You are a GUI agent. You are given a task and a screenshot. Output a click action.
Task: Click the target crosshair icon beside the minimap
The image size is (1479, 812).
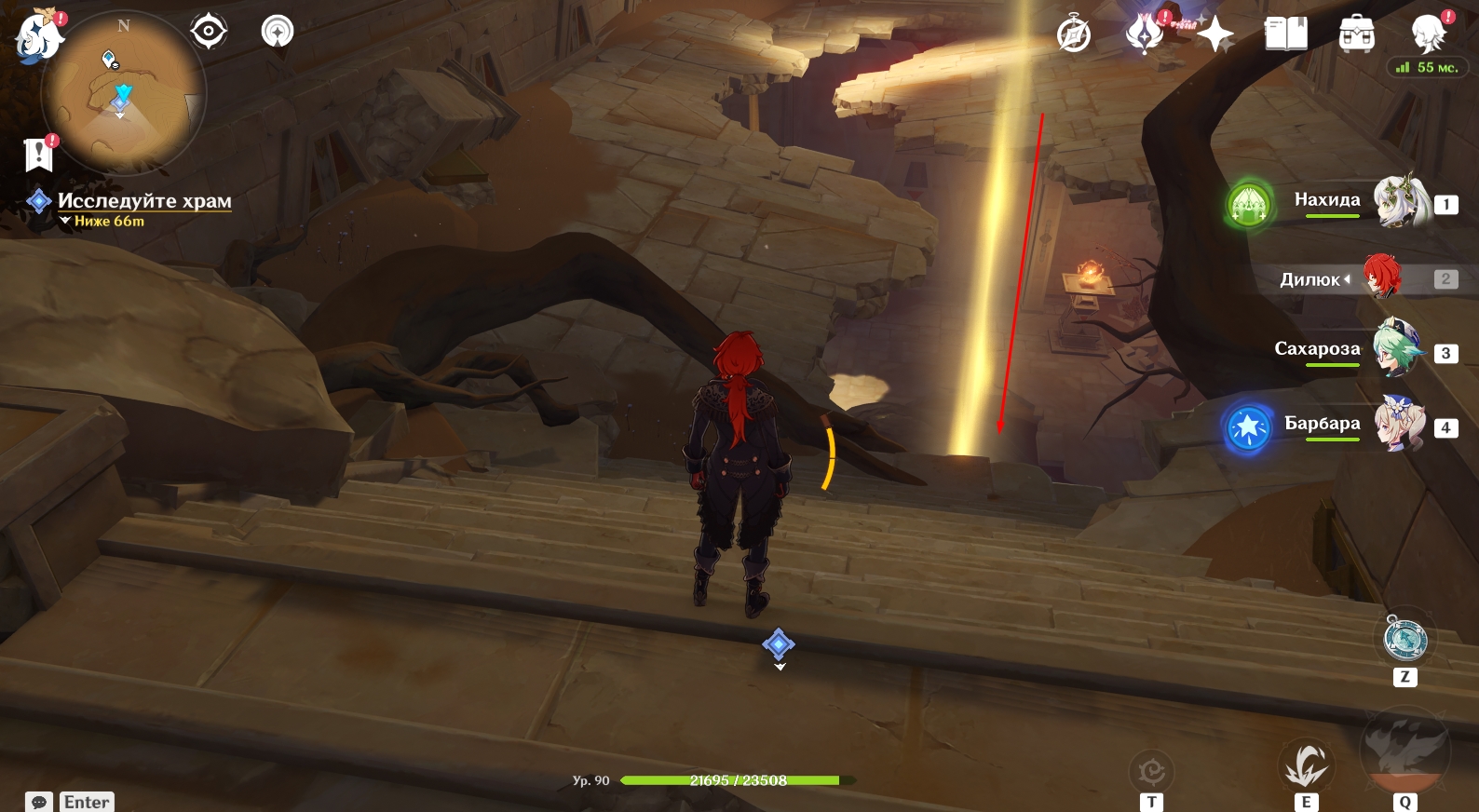[x=208, y=32]
